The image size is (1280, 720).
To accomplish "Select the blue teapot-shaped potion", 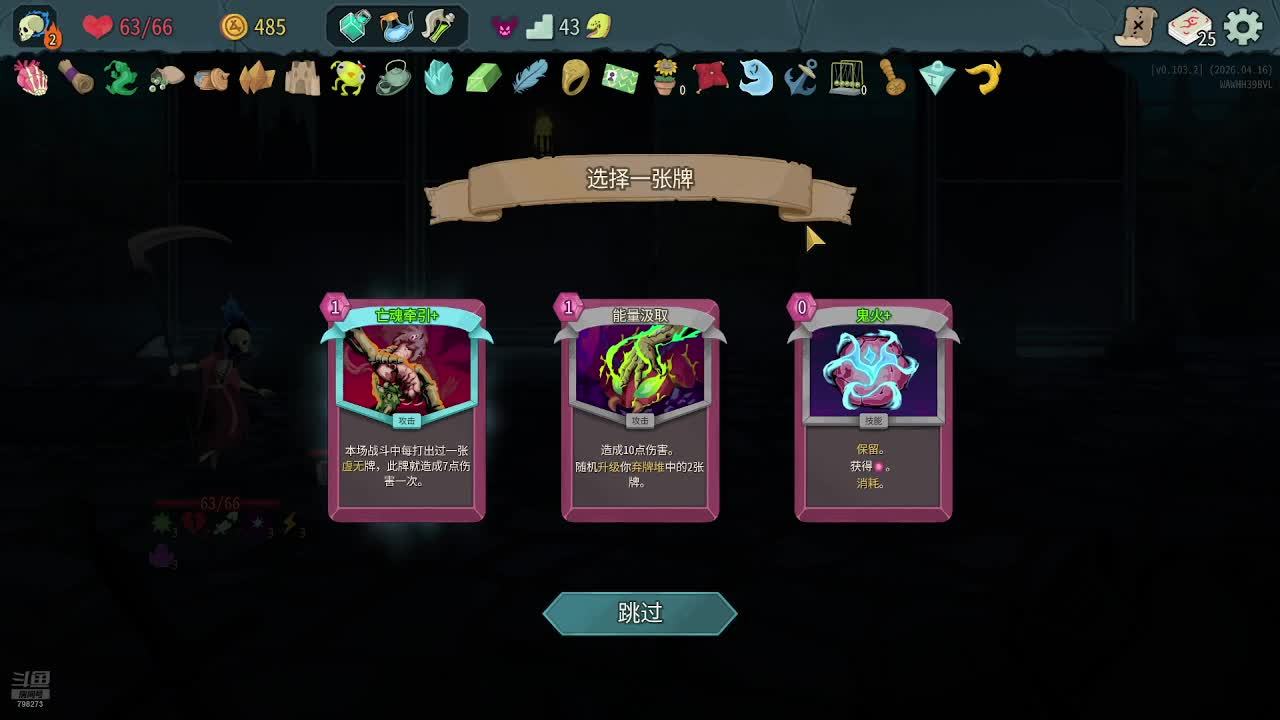I will pyautogui.click(x=397, y=26).
